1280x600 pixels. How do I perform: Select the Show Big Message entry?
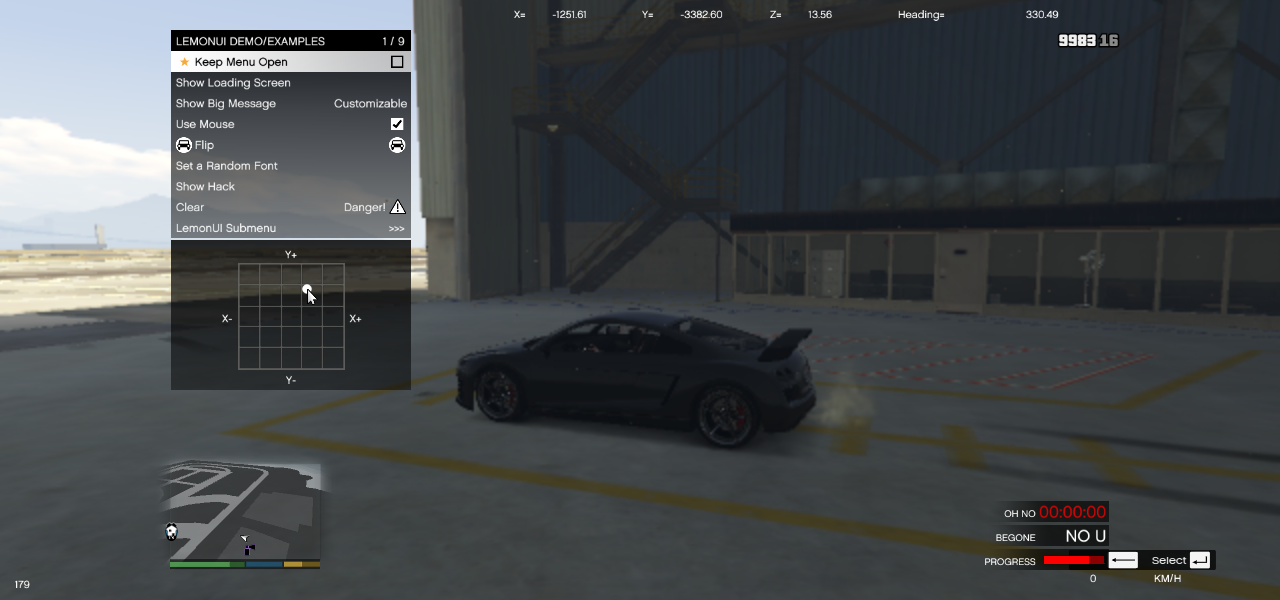click(226, 104)
